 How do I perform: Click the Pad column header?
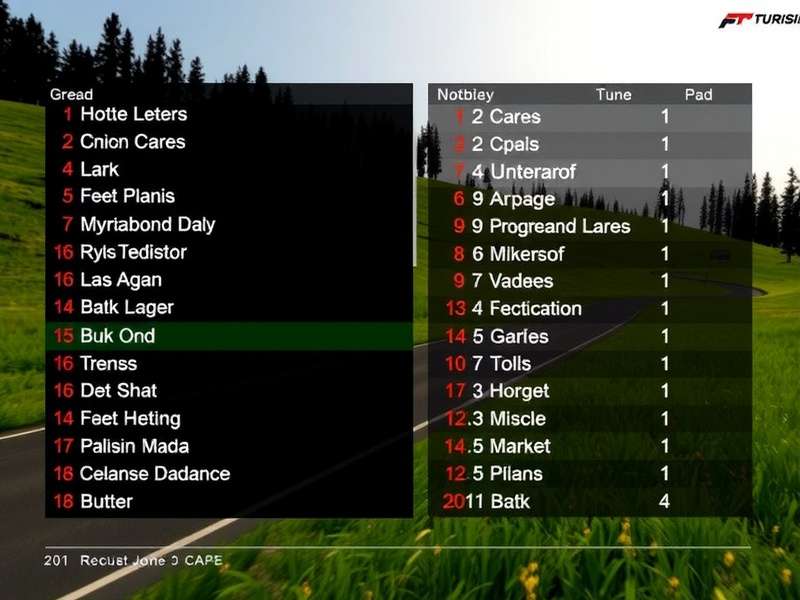pyautogui.click(x=698, y=94)
